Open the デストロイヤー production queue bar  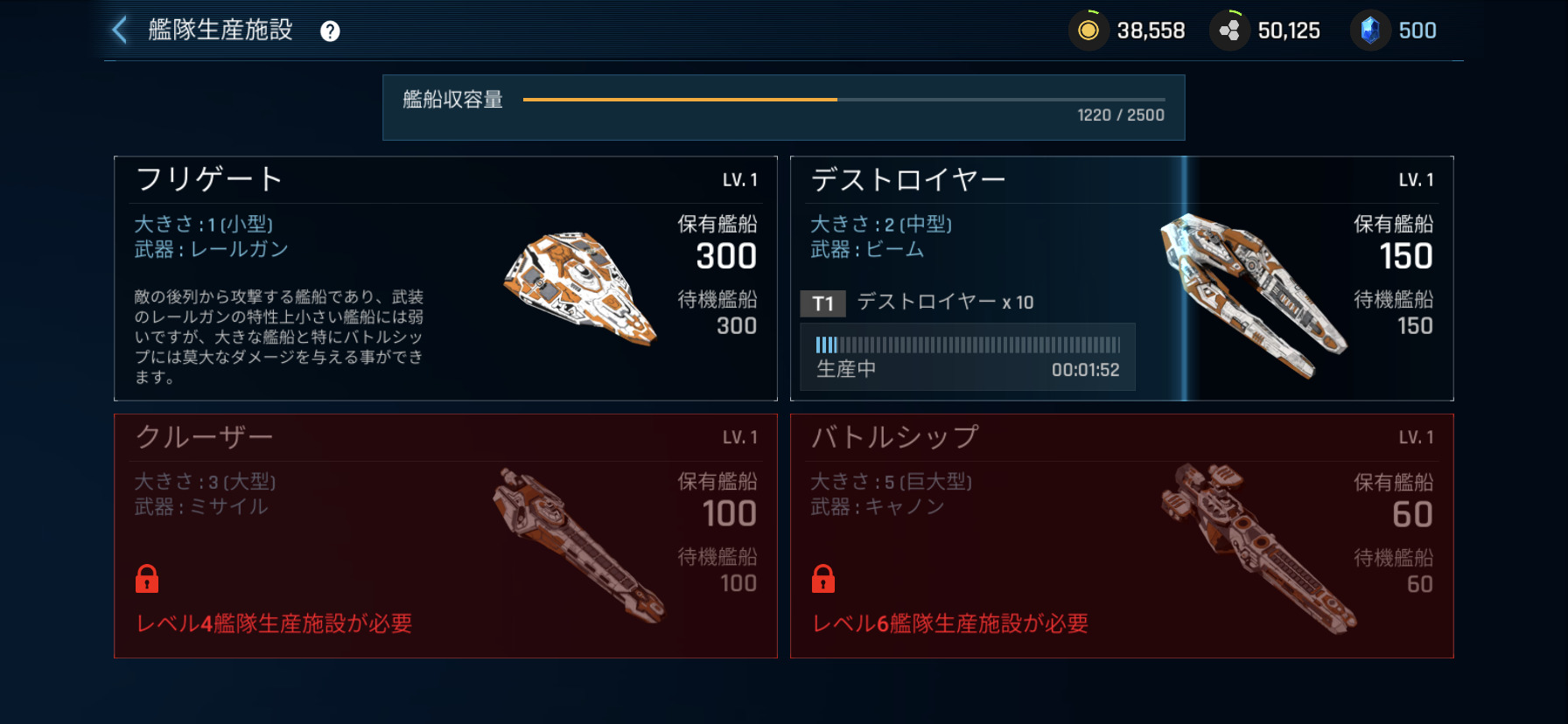coord(967,356)
